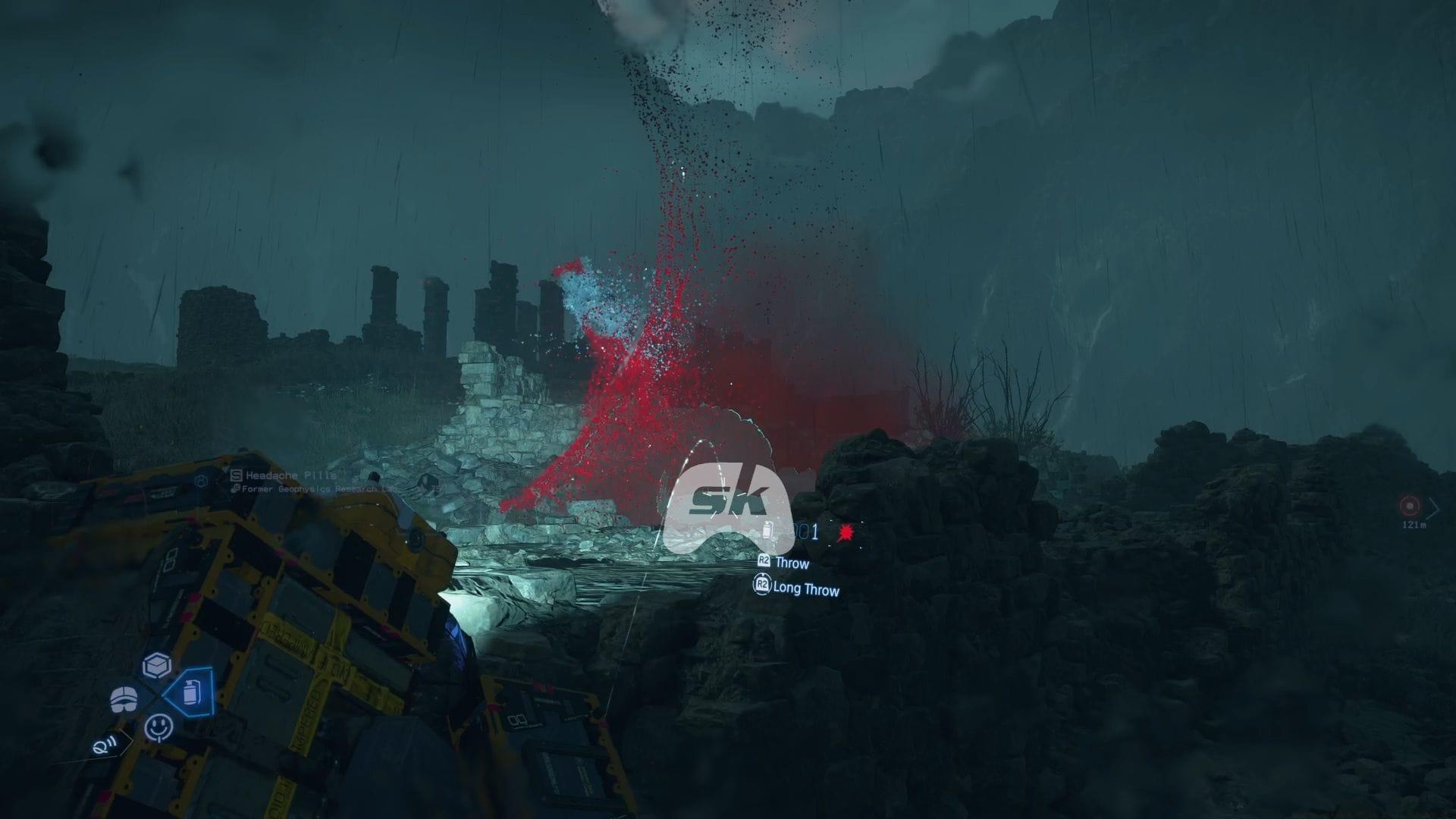The width and height of the screenshot is (1456, 819).
Task: Toggle the mask slot in the equipment wheel
Action: [124, 699]
